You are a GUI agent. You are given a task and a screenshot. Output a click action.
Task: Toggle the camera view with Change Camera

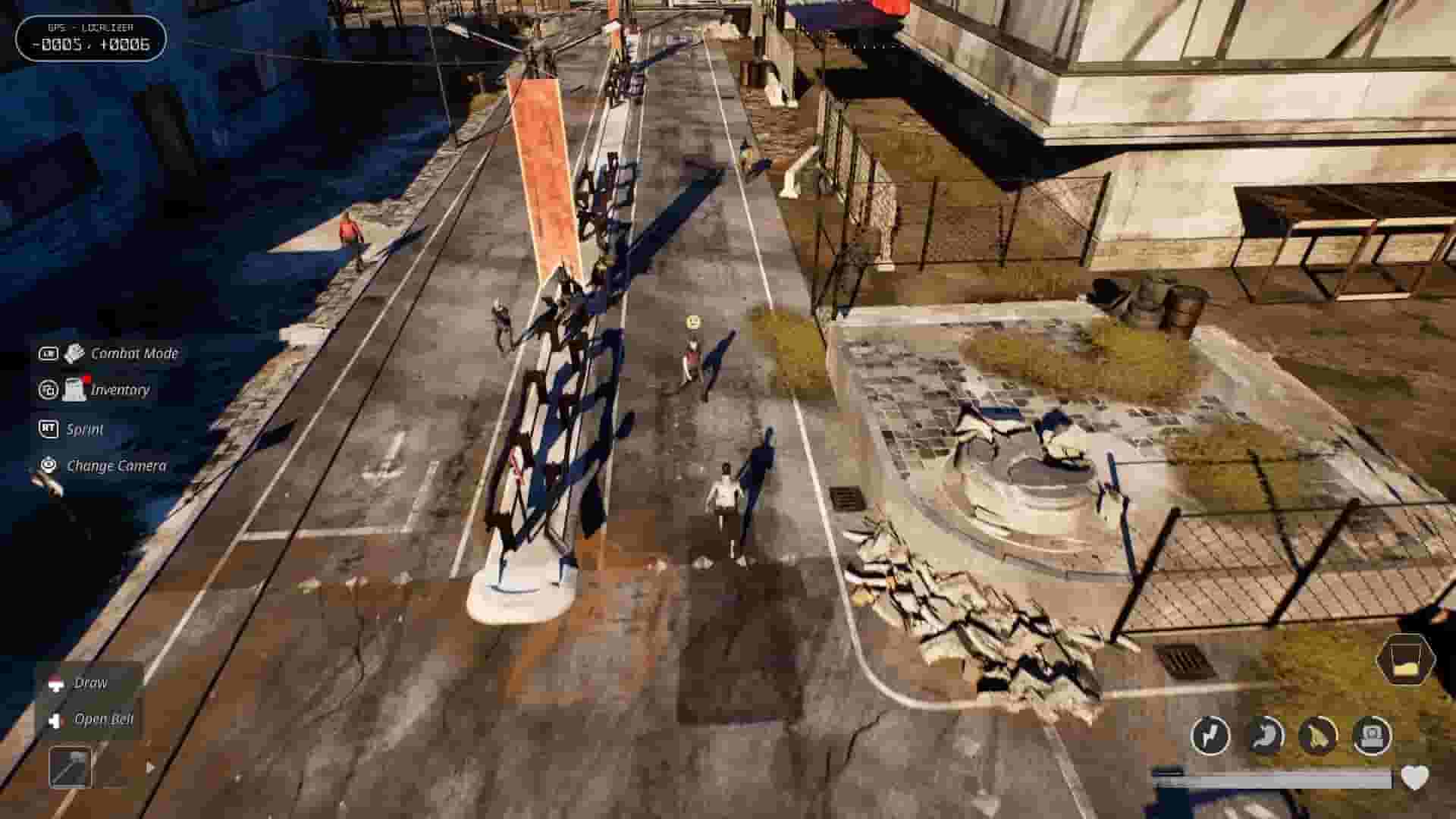pos(117,466)
